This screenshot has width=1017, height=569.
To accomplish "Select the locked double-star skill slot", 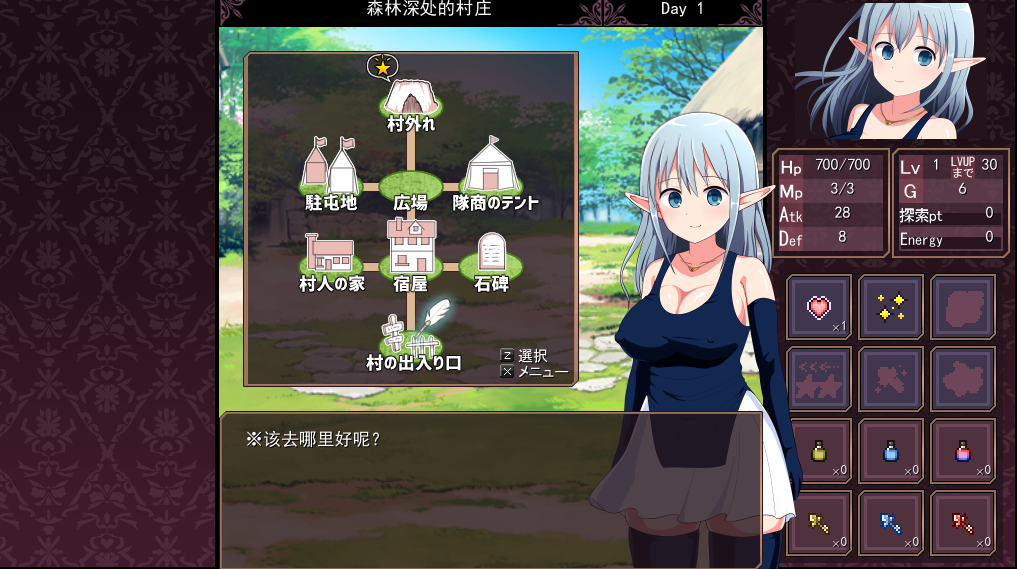I will 820,379.
